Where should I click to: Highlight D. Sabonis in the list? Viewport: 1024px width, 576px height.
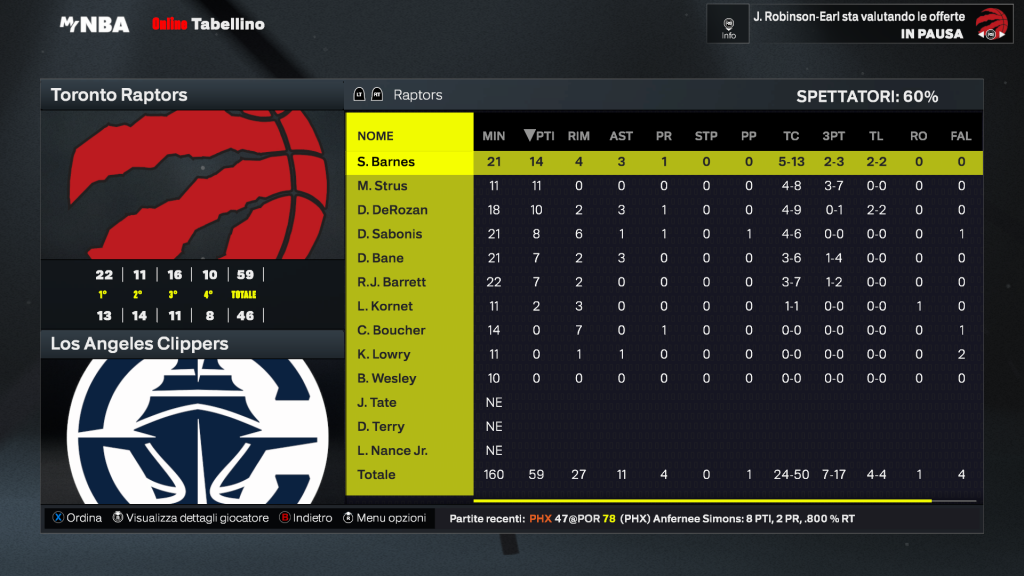click(x=390, y=234)
